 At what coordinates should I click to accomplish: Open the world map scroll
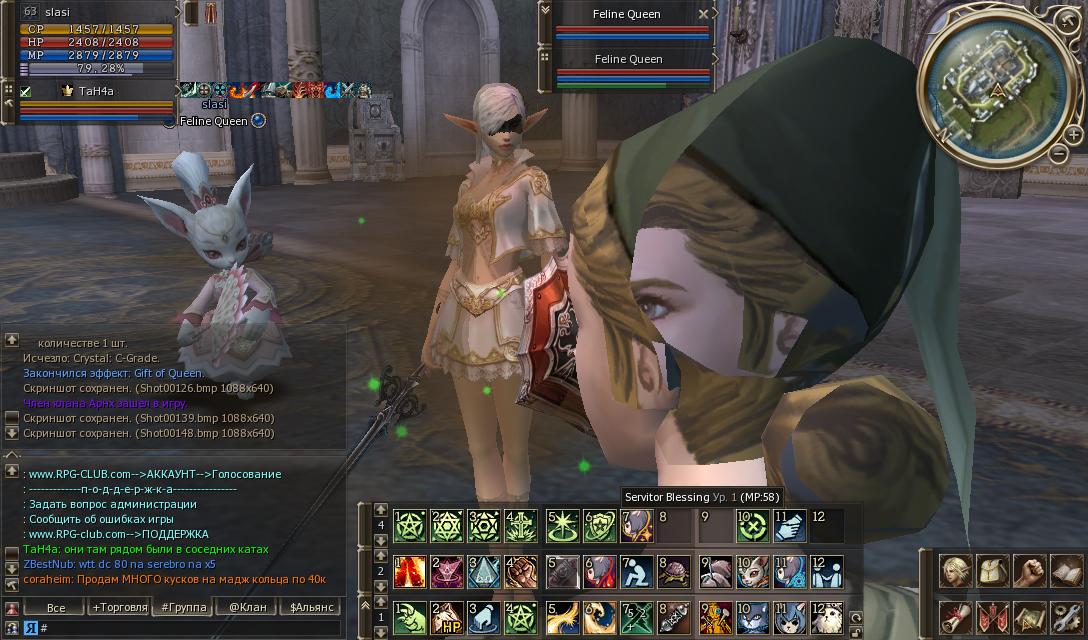tap(1028, 616)
